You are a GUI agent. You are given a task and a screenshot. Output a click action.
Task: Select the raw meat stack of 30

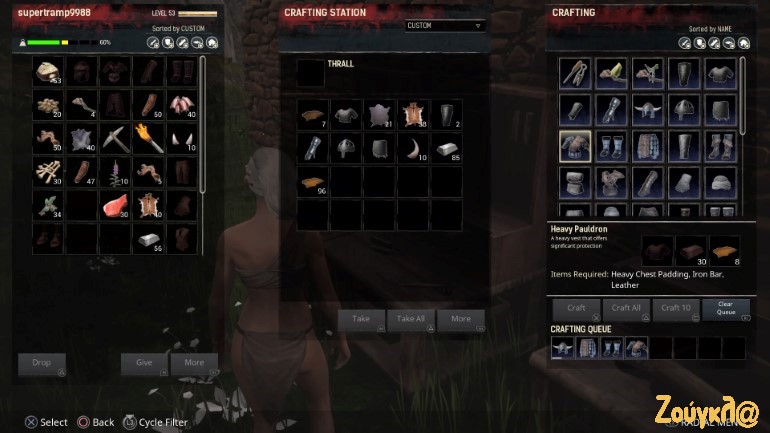(x=116, y=206)
